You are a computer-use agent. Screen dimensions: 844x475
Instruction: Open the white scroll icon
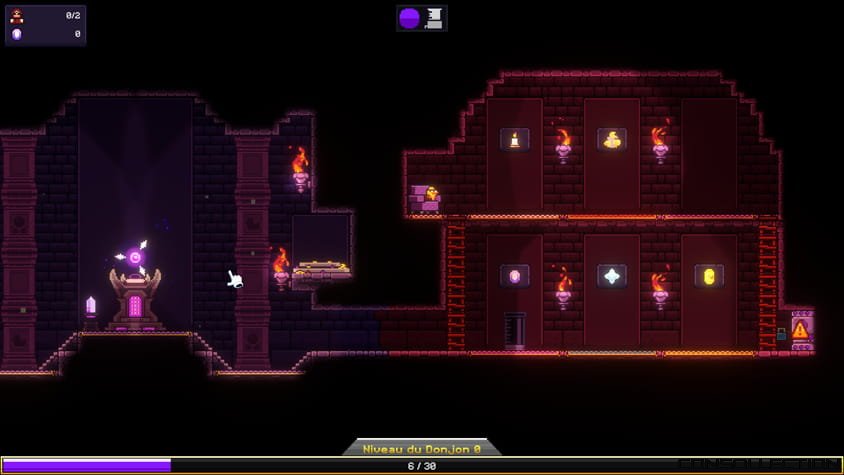point(434,17)
